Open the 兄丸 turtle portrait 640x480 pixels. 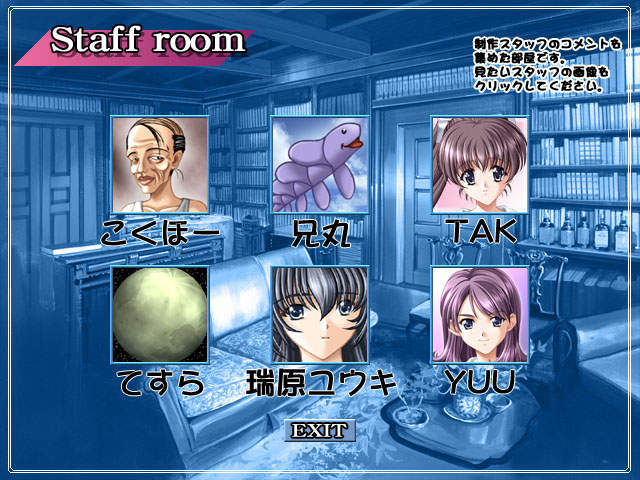click(x=320, y=165)
